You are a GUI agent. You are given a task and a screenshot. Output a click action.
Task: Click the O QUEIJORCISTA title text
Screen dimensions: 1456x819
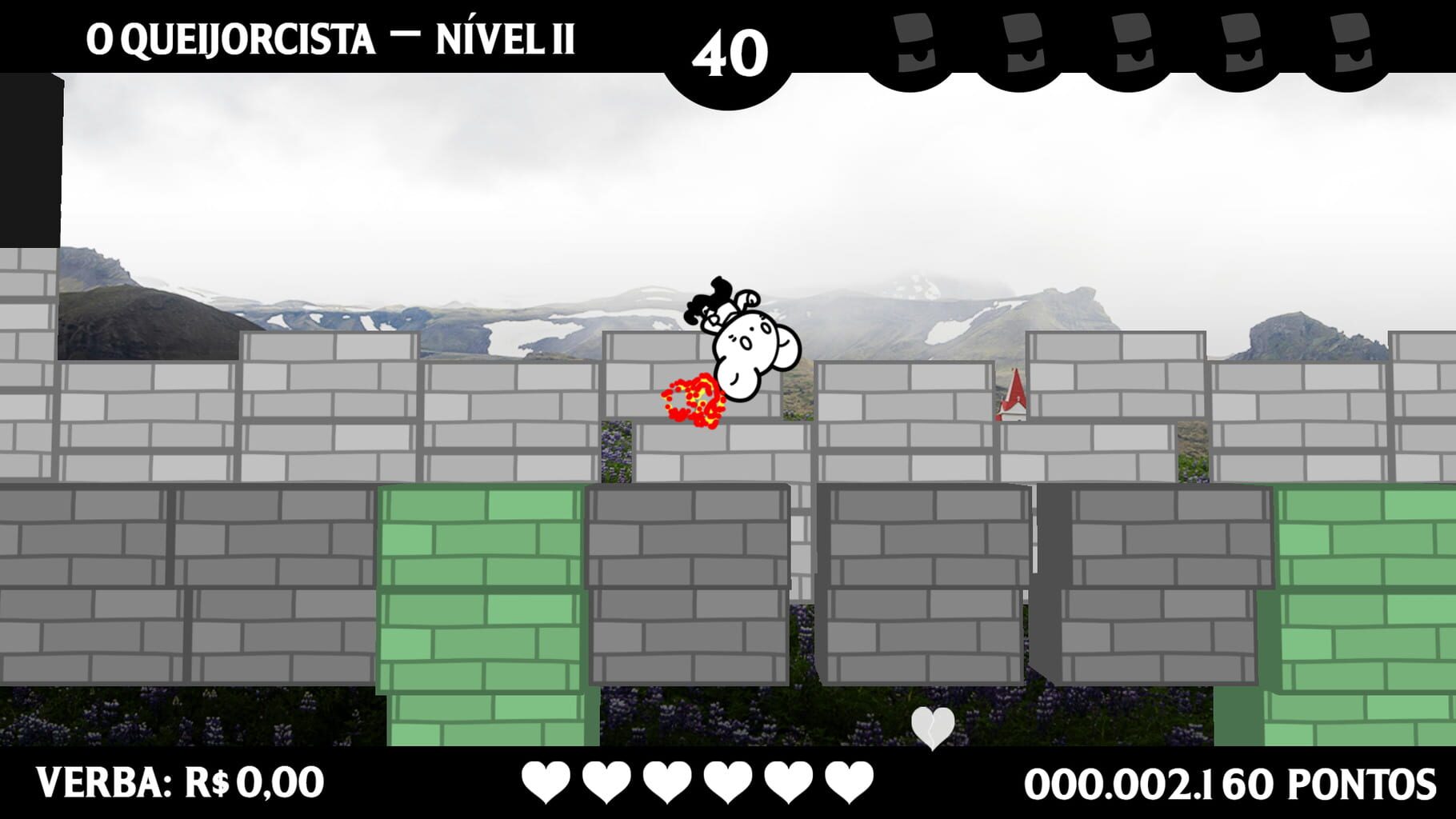pos(230,36)
